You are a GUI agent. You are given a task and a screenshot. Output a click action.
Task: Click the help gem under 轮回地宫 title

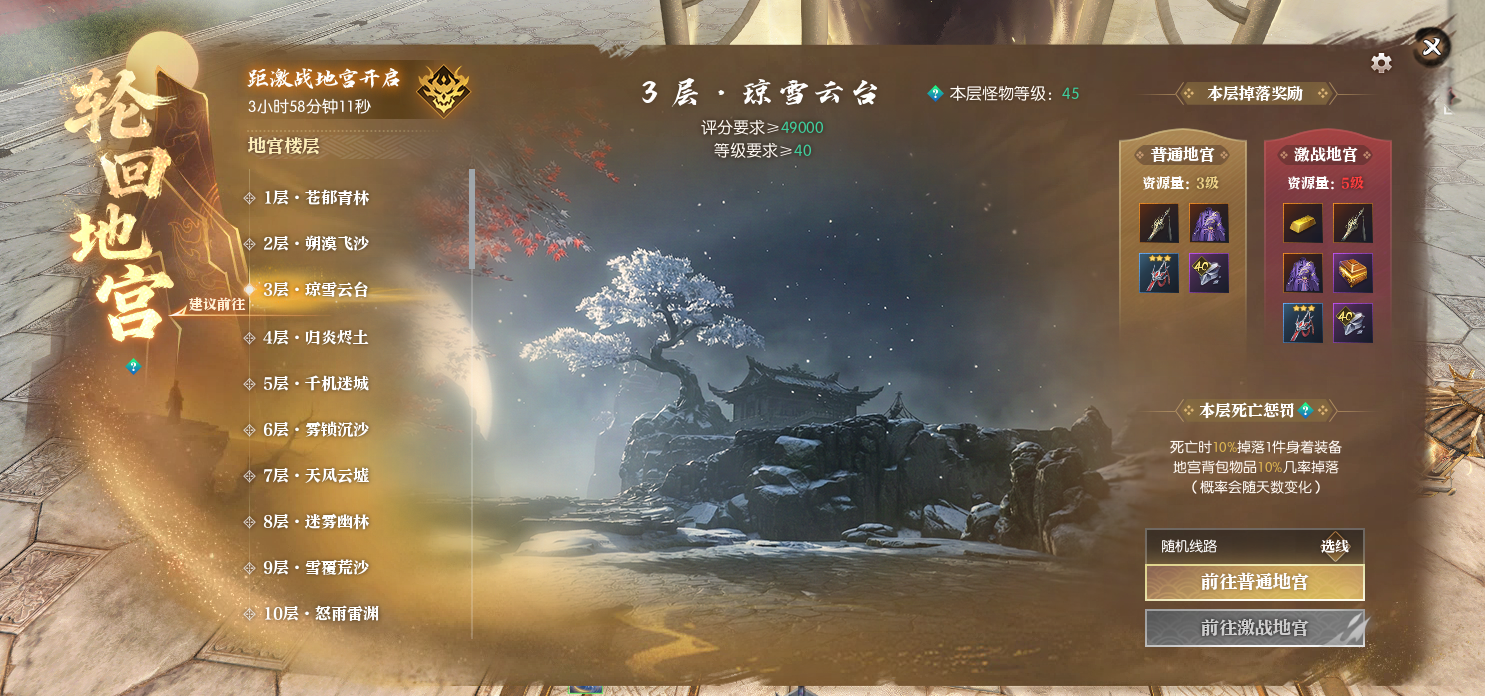133,366
